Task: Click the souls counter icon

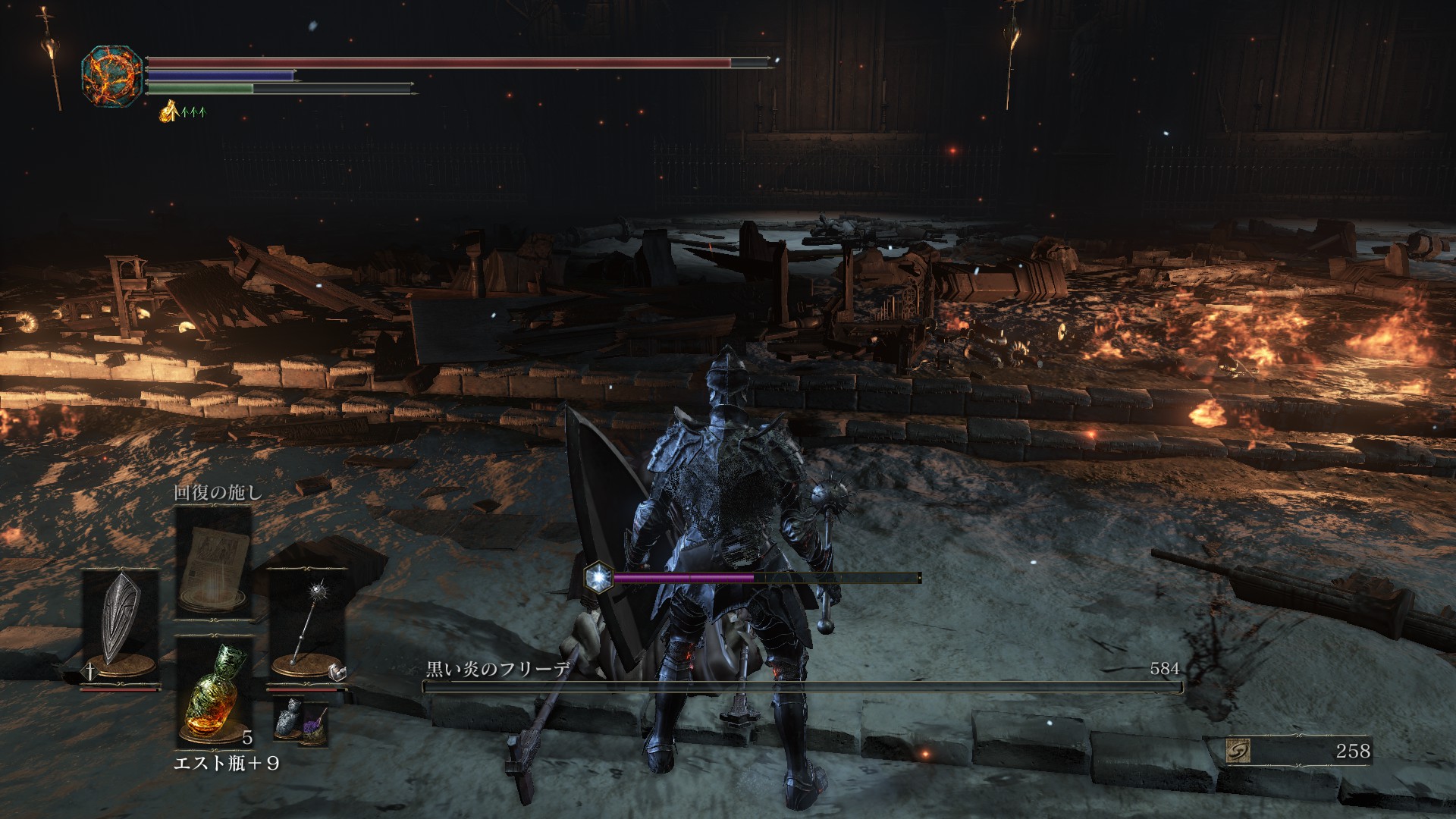Action: click(1238, 751)
